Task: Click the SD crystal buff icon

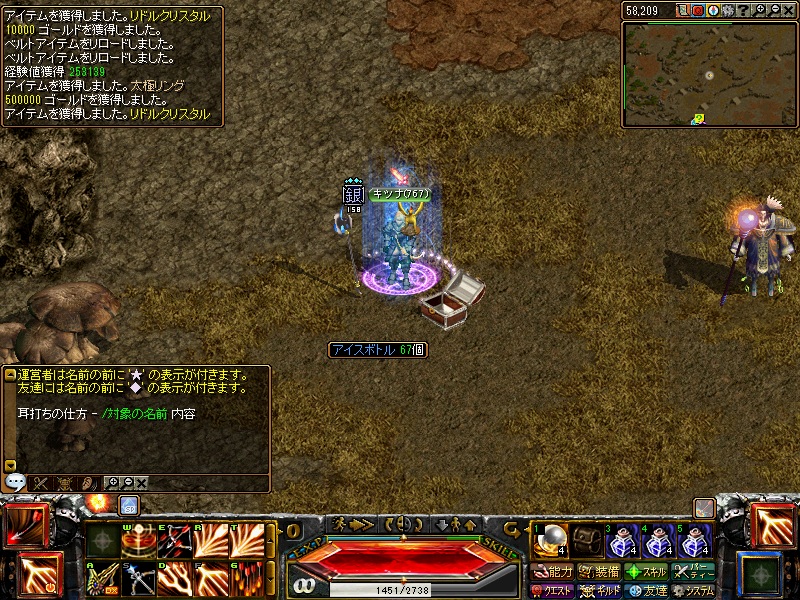Action: click(x=129, y=505)
